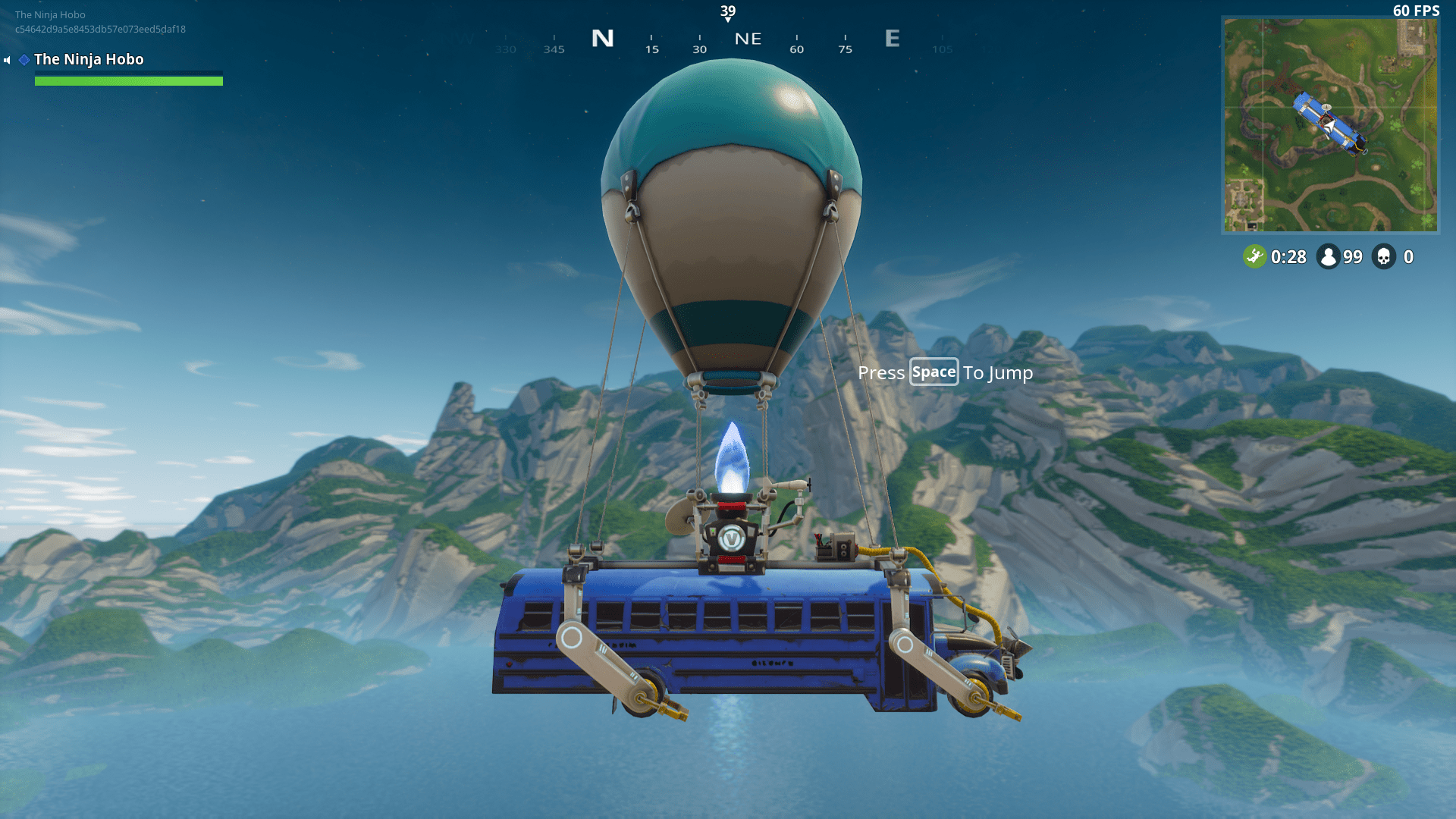Click the speaker icon next to The Ninja Hobo
Screen dimensions: 1456x819
7,59
